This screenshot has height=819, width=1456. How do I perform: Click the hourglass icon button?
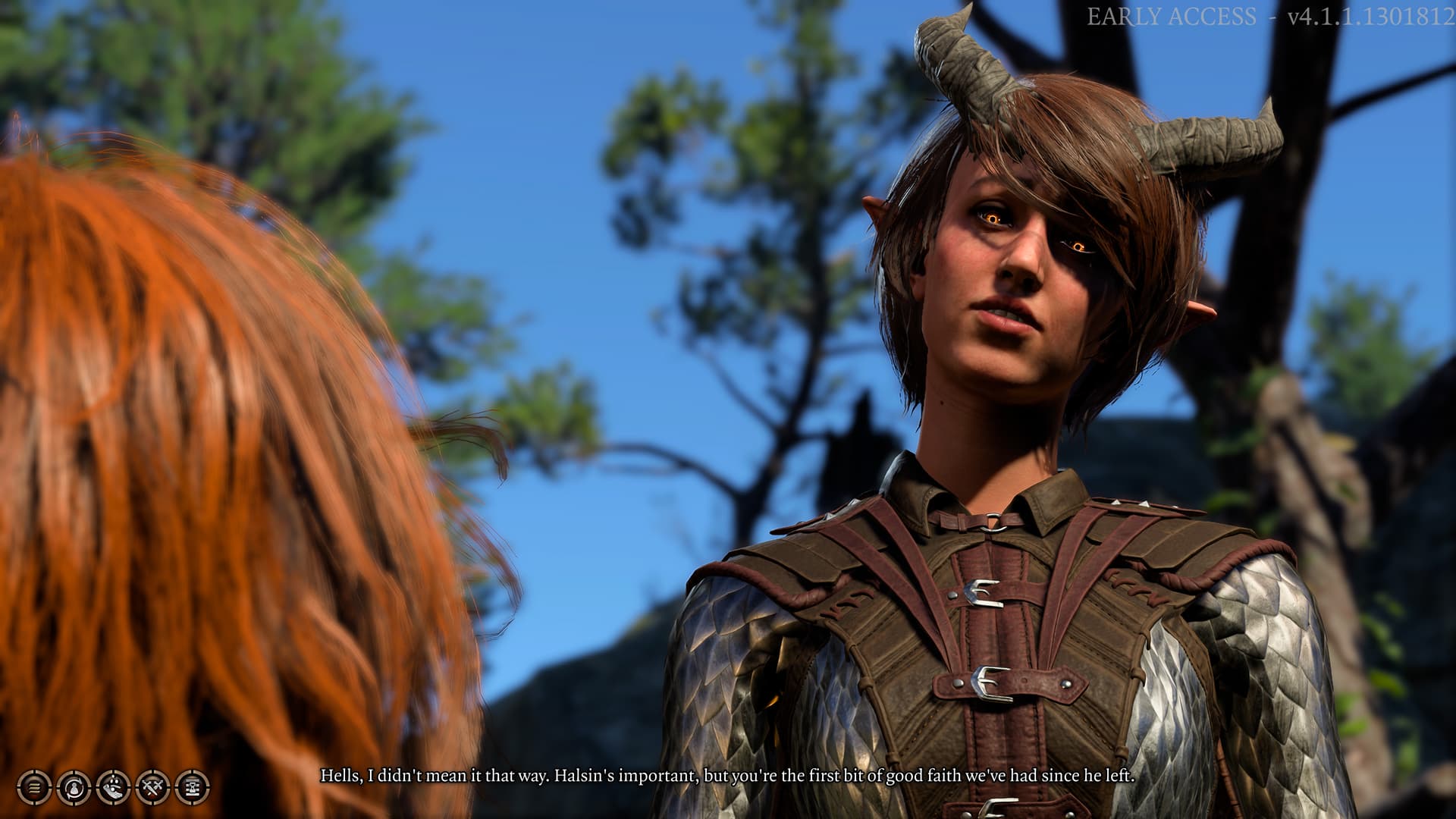pyautogui.click(x=192, y=786)
